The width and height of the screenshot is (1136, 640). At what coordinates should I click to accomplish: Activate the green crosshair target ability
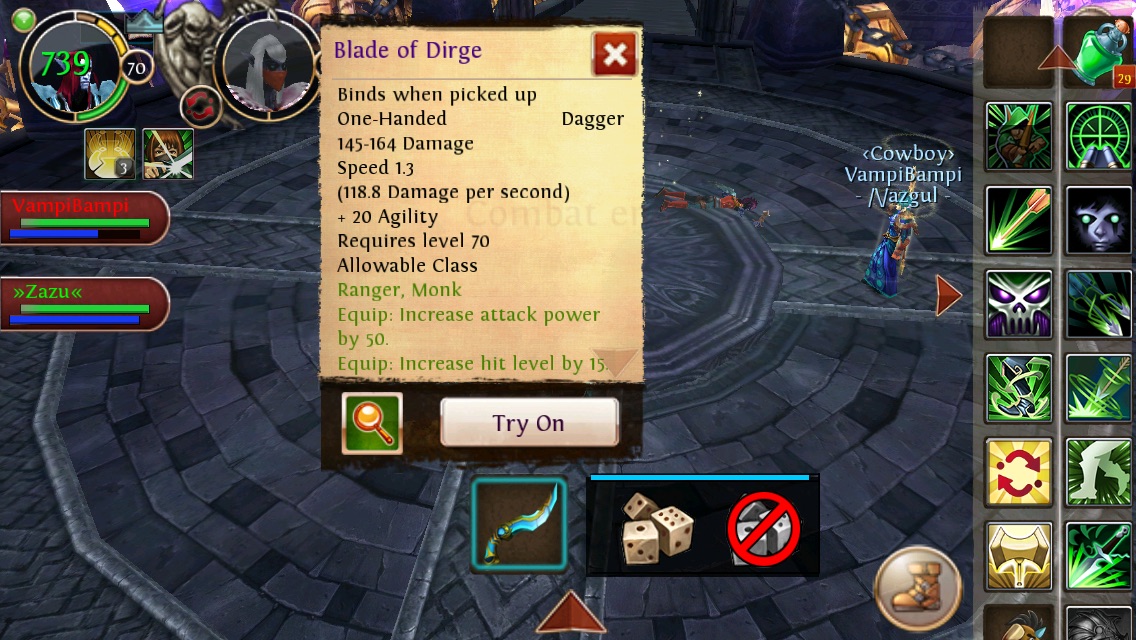[1099, 136]
